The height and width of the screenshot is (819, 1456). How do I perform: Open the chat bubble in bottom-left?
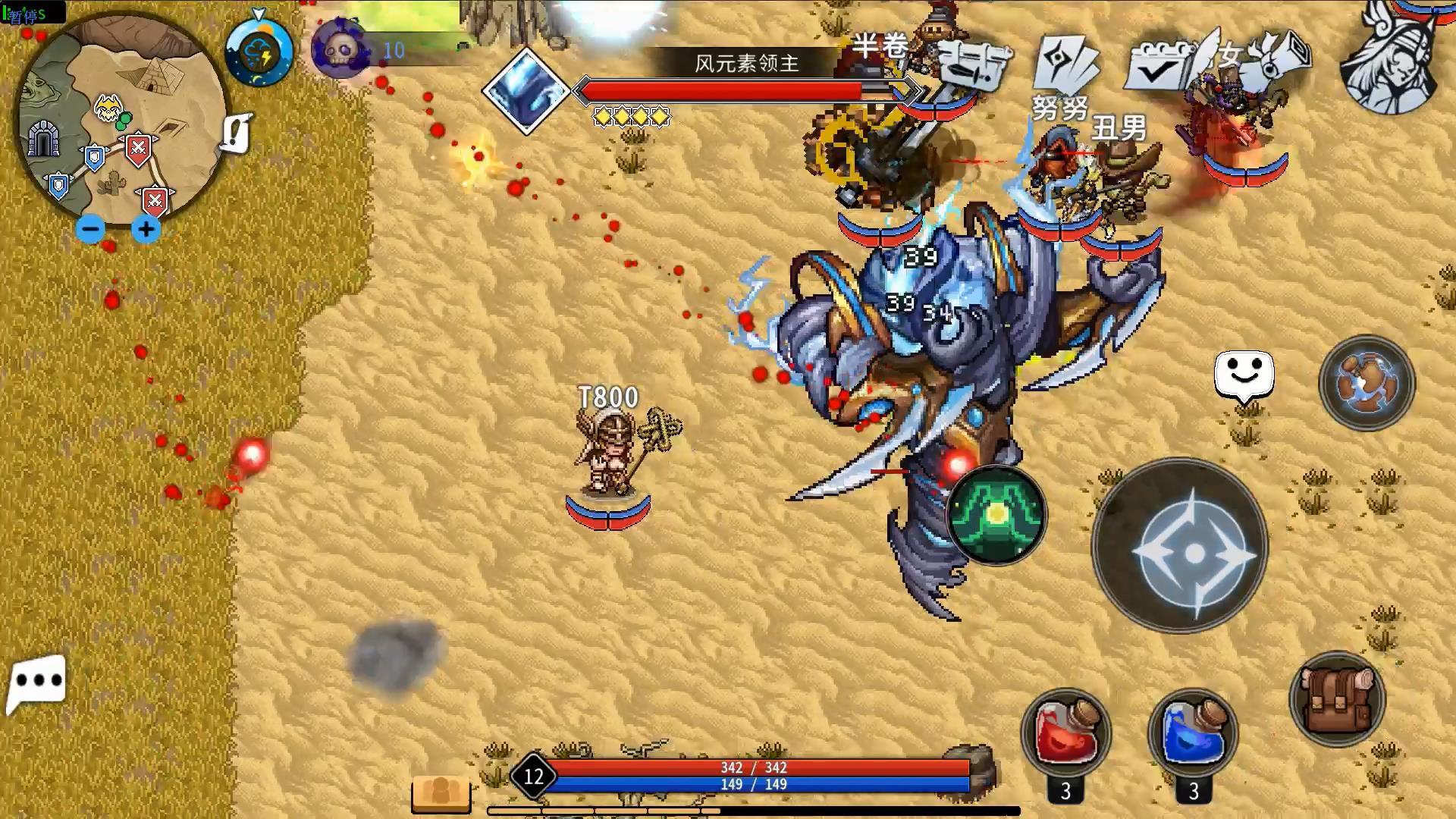click(36, 681)
